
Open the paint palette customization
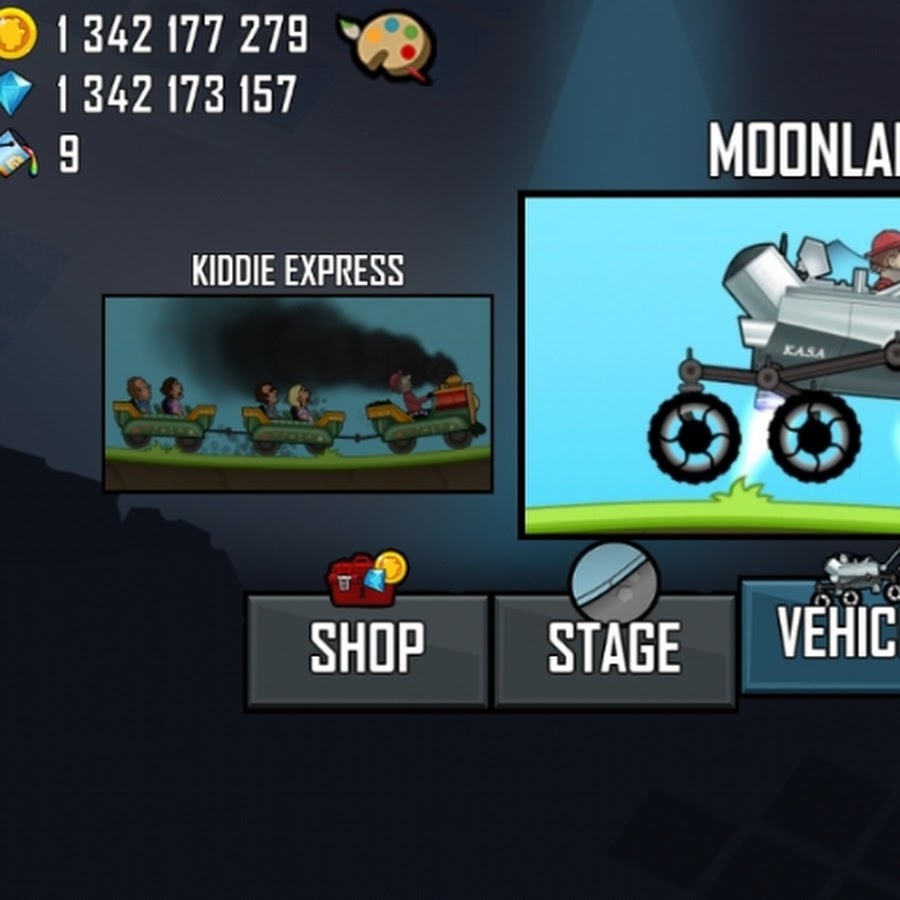[x=387, y=46]
